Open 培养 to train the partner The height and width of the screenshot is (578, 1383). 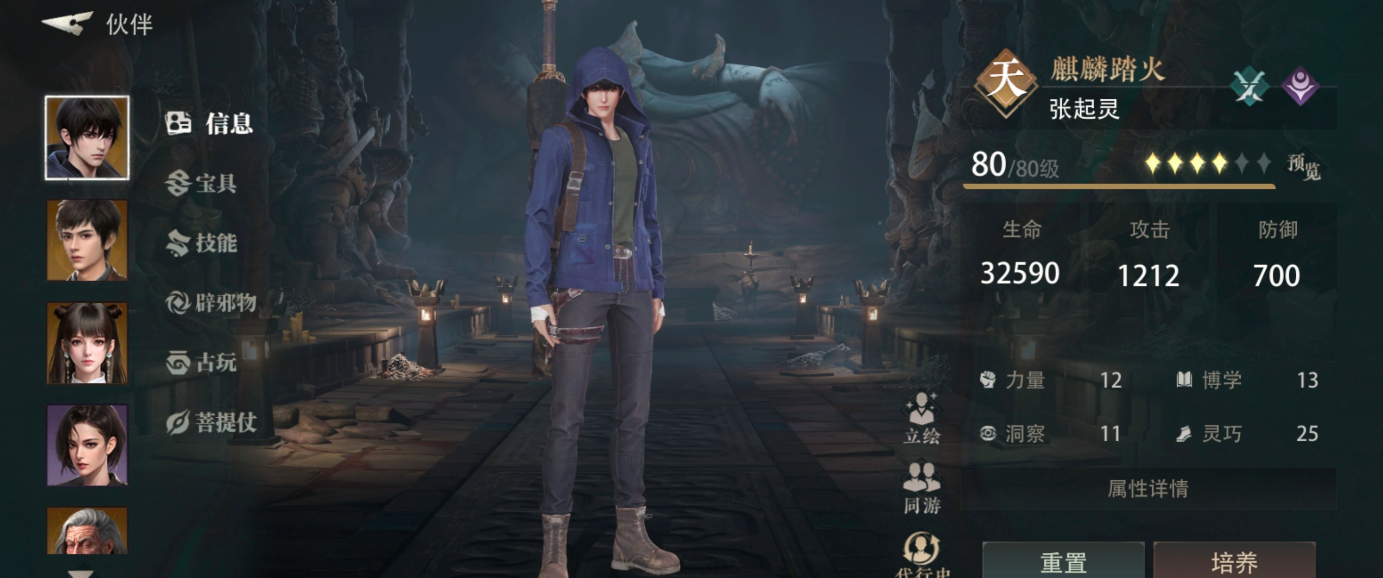pos(1234,562)
